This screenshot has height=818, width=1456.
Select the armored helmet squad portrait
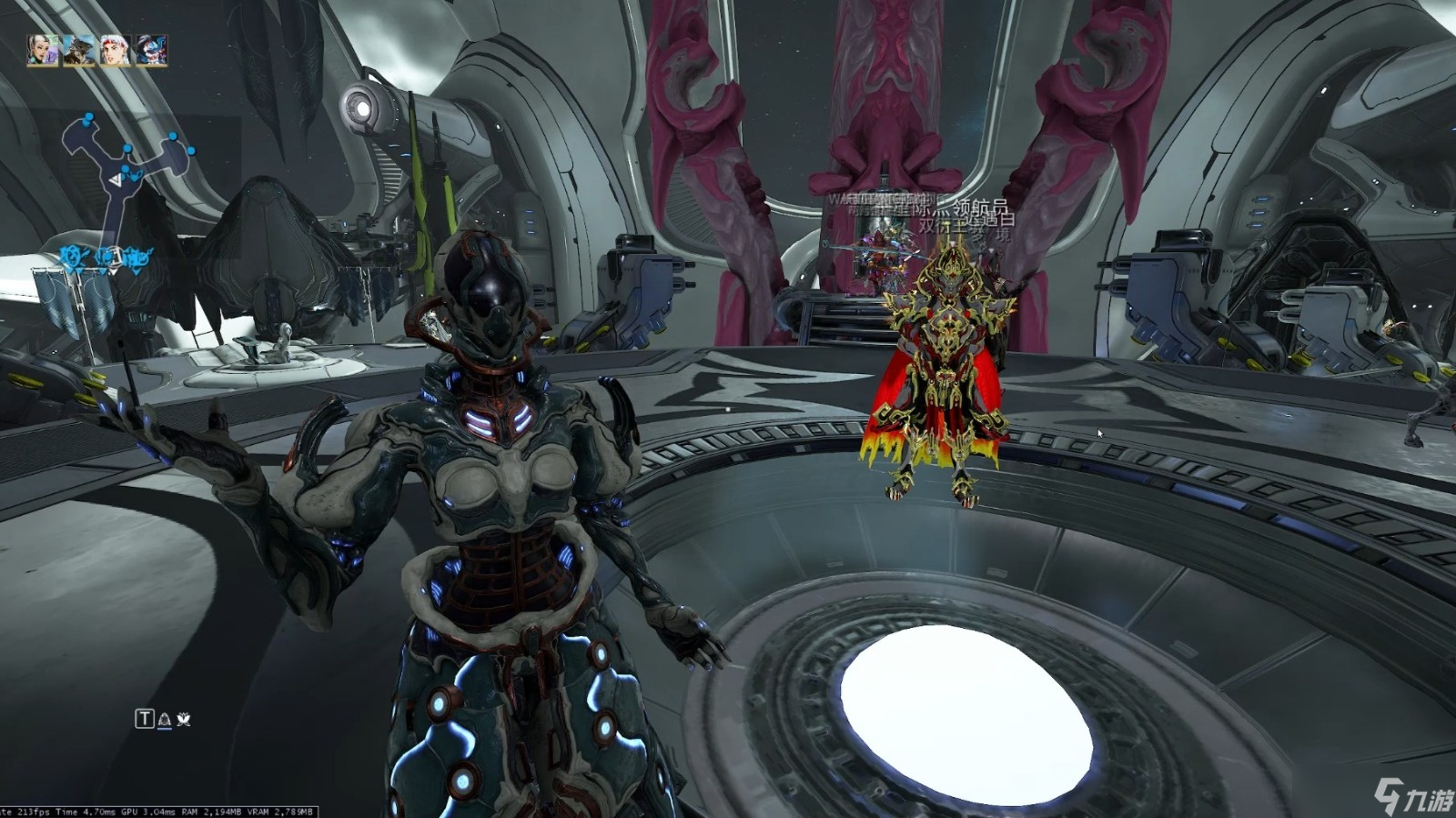click(79, 51)
